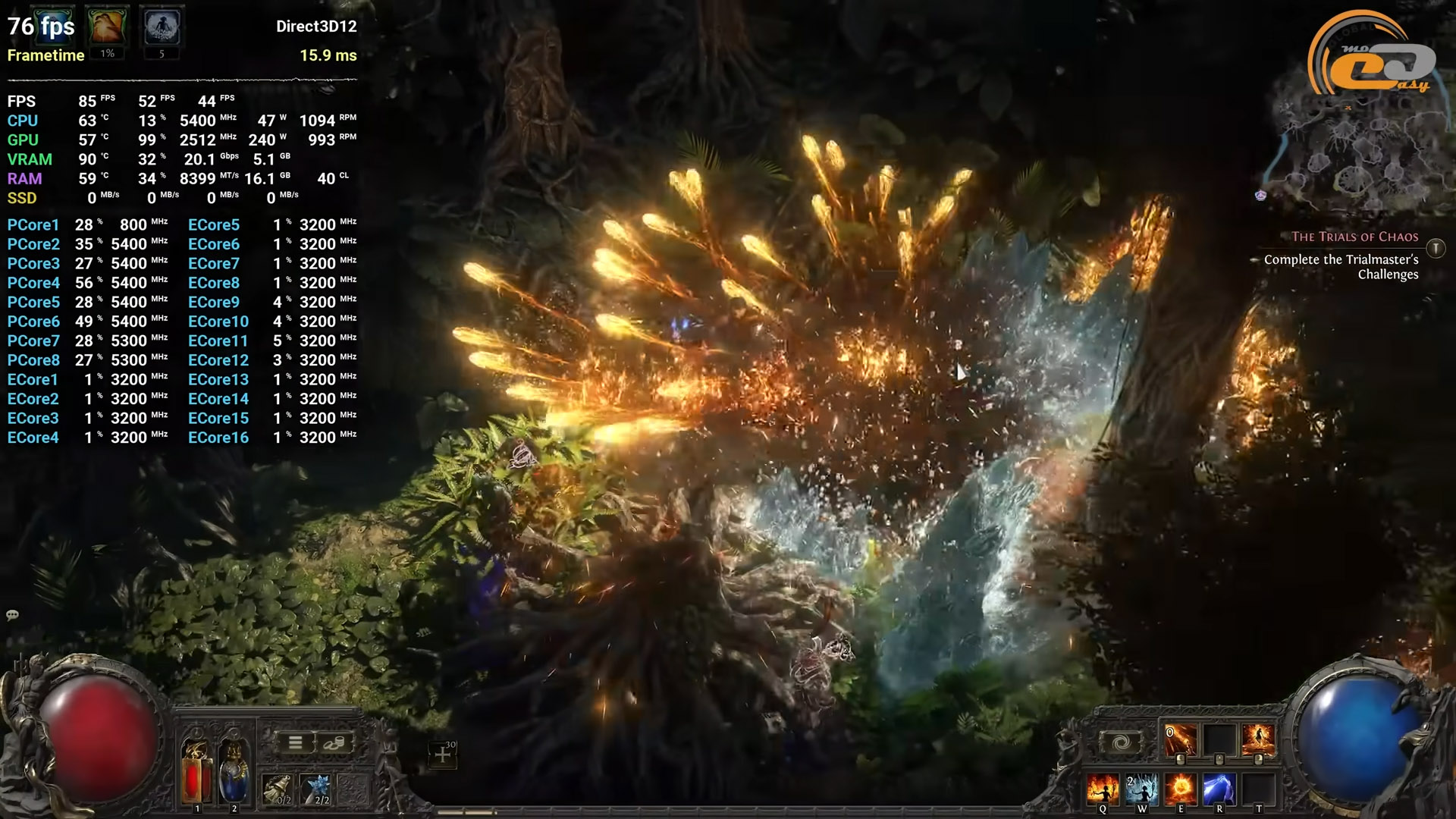Open the swirl portal button
Image resolution: width=1456 pixels, height=819 pixels.
point(1121,742)
